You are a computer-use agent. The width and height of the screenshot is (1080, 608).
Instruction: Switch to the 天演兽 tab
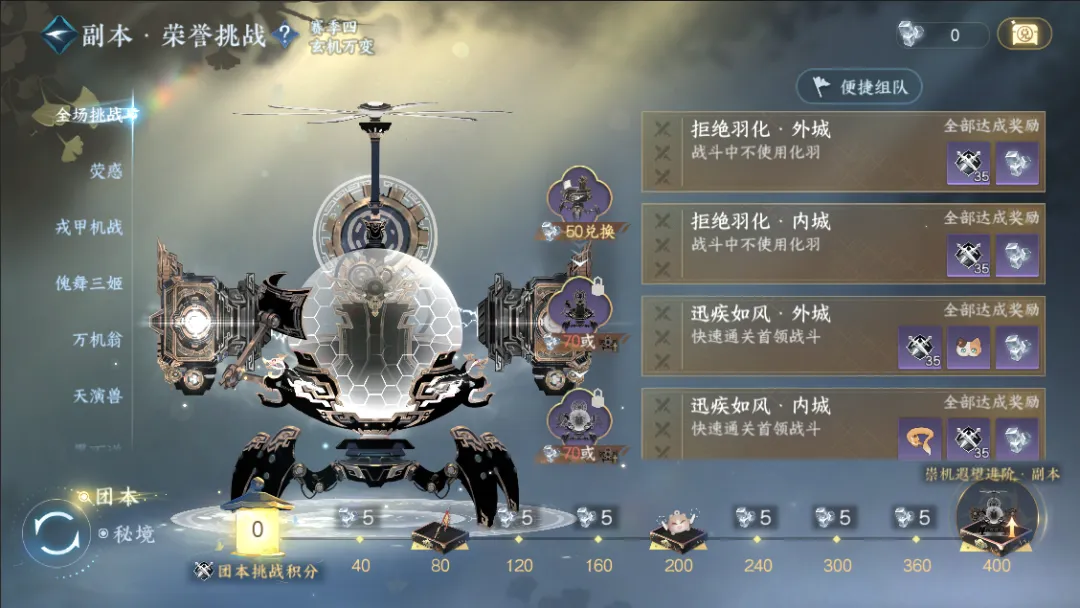click(97, 396)
